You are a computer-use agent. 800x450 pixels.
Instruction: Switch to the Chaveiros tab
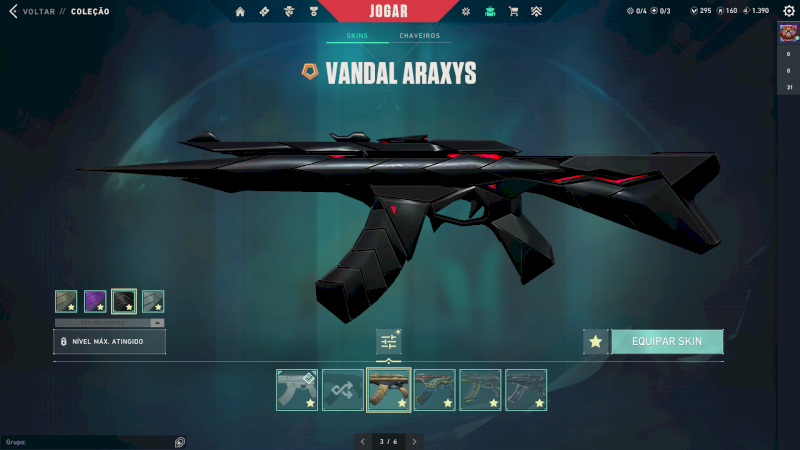click(419, 36)
